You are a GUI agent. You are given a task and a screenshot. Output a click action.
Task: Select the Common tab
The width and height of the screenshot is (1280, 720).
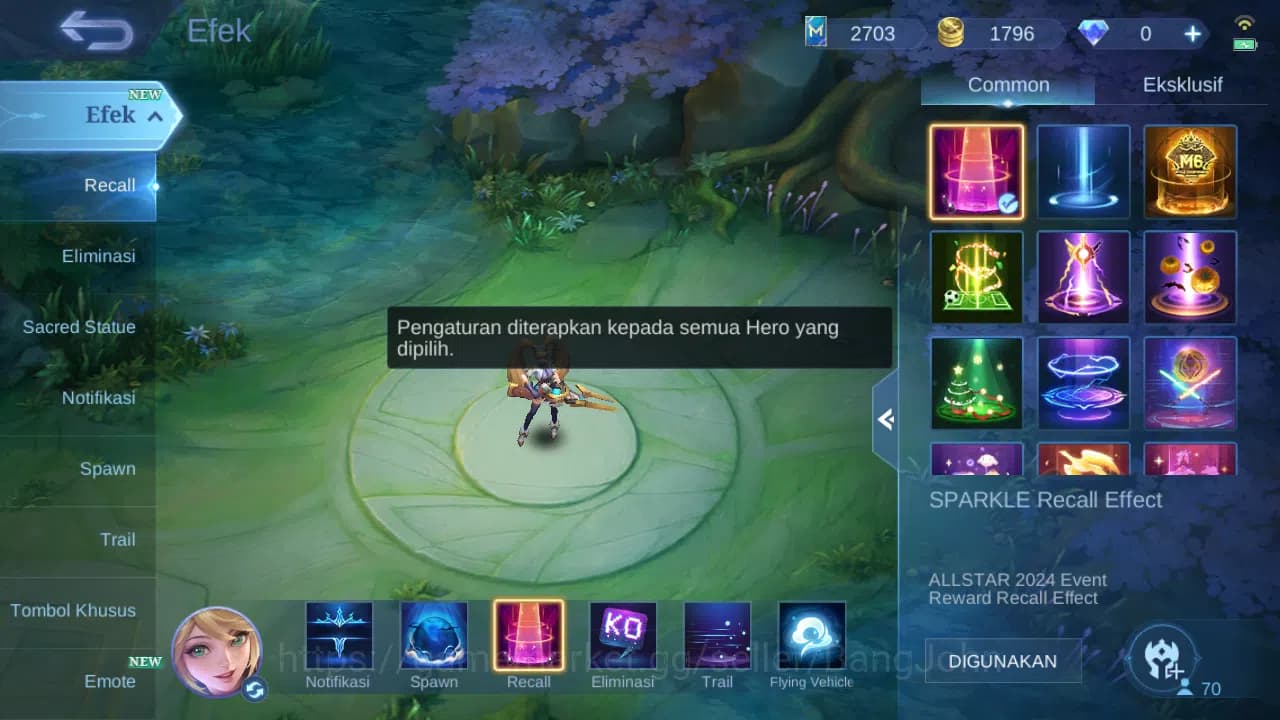[1006, 84]
